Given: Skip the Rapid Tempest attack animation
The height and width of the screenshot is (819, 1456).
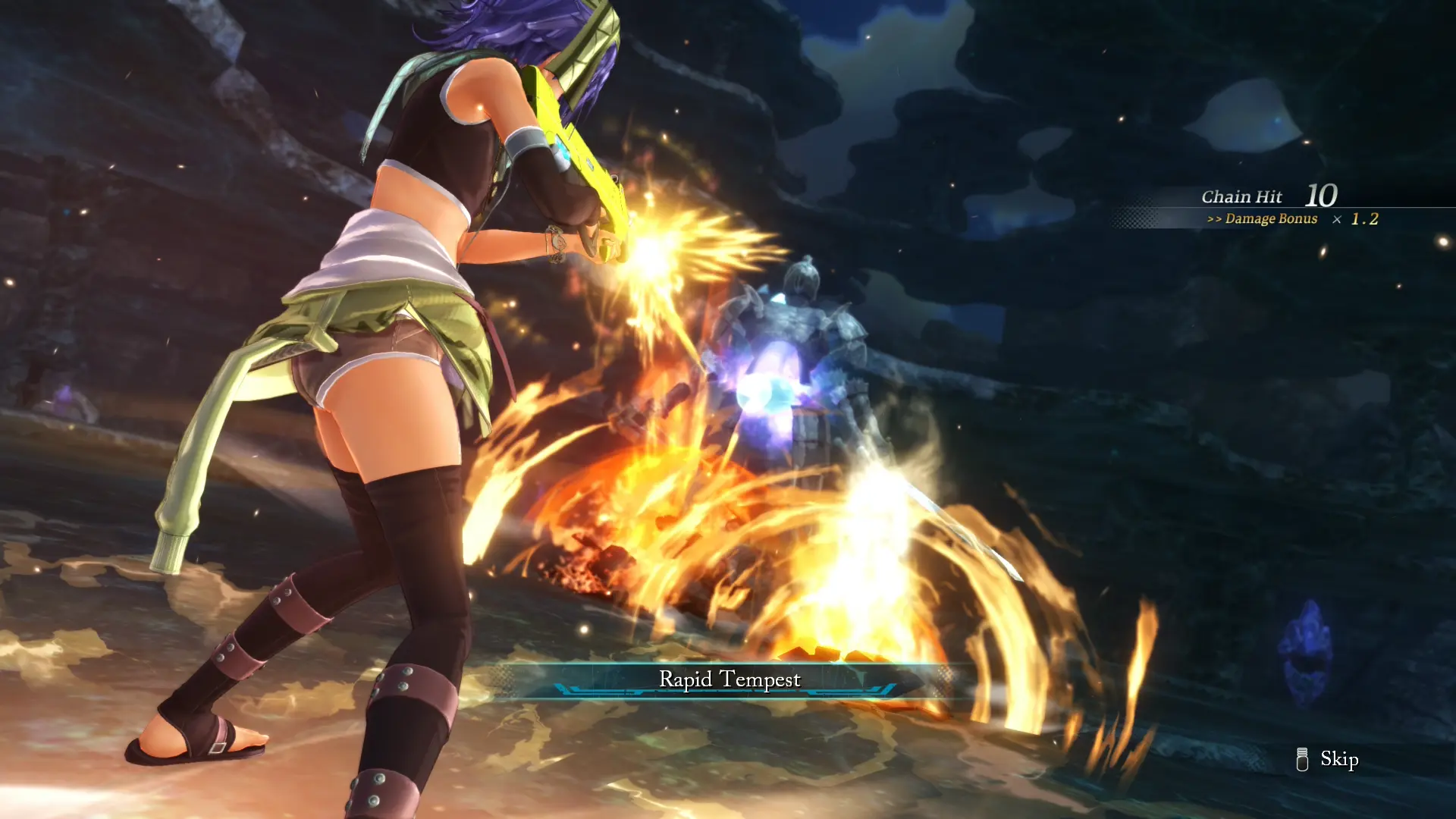Looking at the screenshot, I should (x=1329, y=759).
